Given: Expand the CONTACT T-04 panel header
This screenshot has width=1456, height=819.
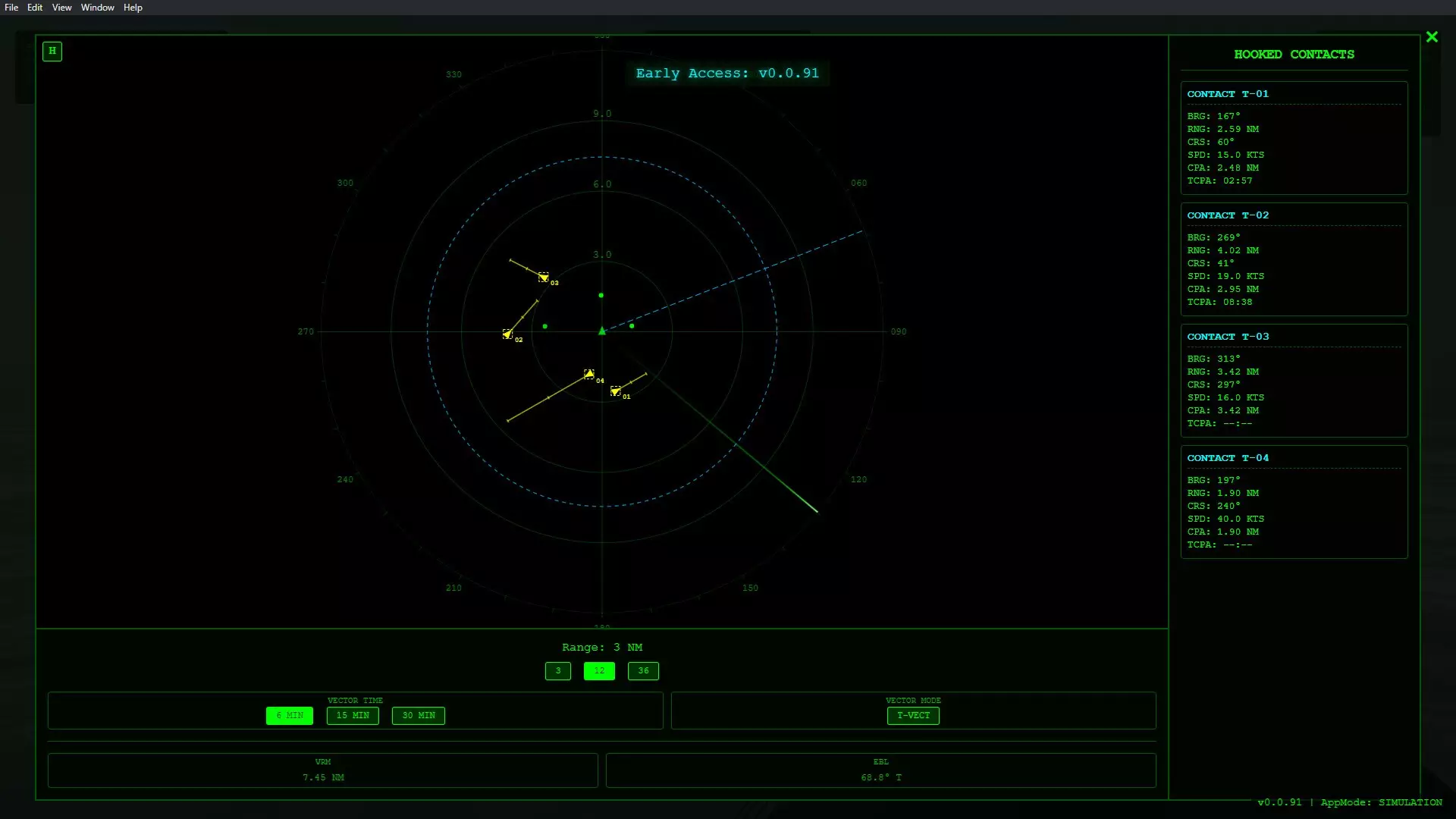Looking at the screenshot, I should (1227, 457).
